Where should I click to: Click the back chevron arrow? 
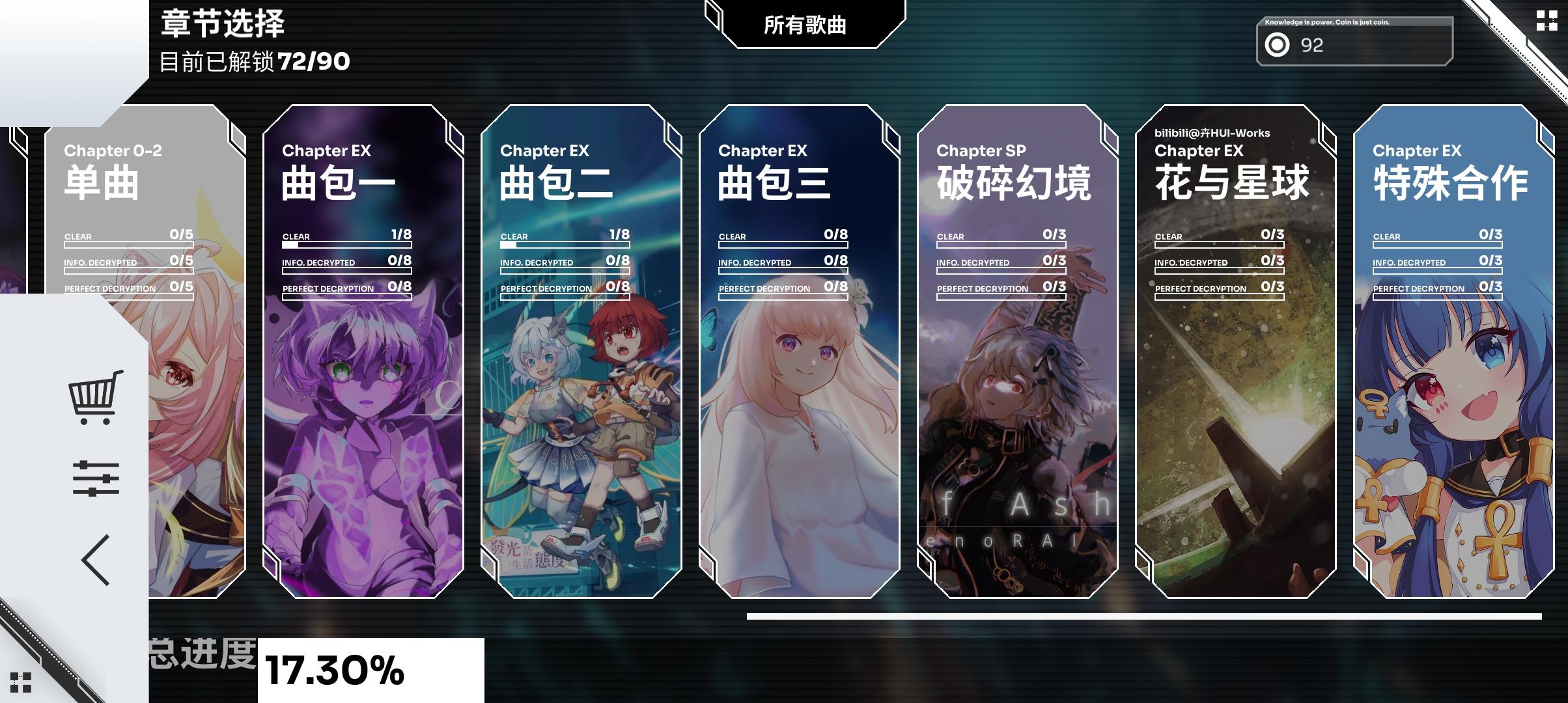94,560
